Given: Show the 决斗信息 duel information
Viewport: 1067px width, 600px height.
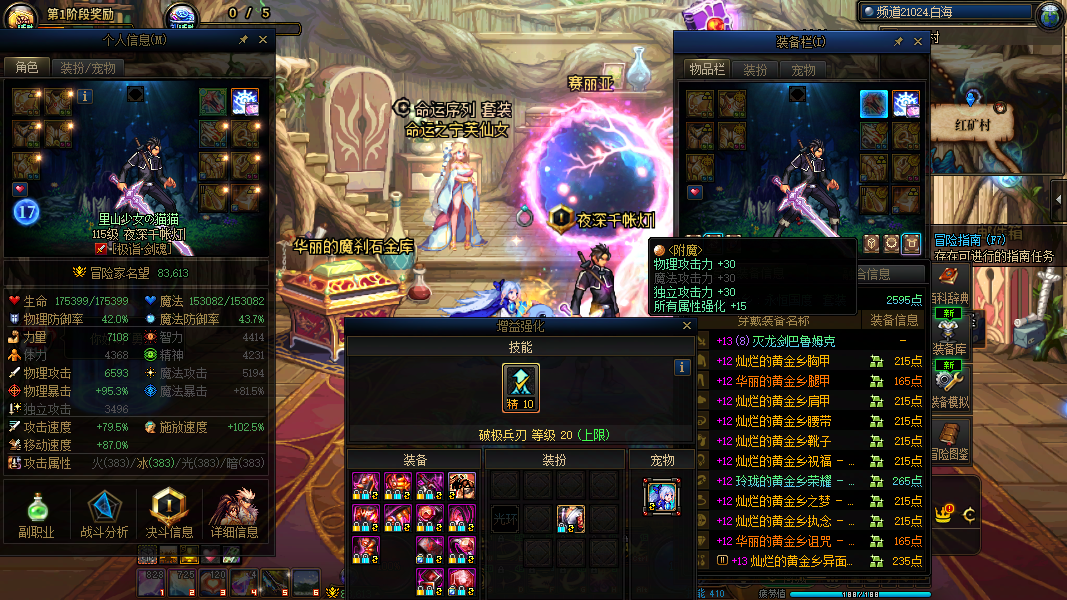Looking at the screenshot, I should [170, 515].
